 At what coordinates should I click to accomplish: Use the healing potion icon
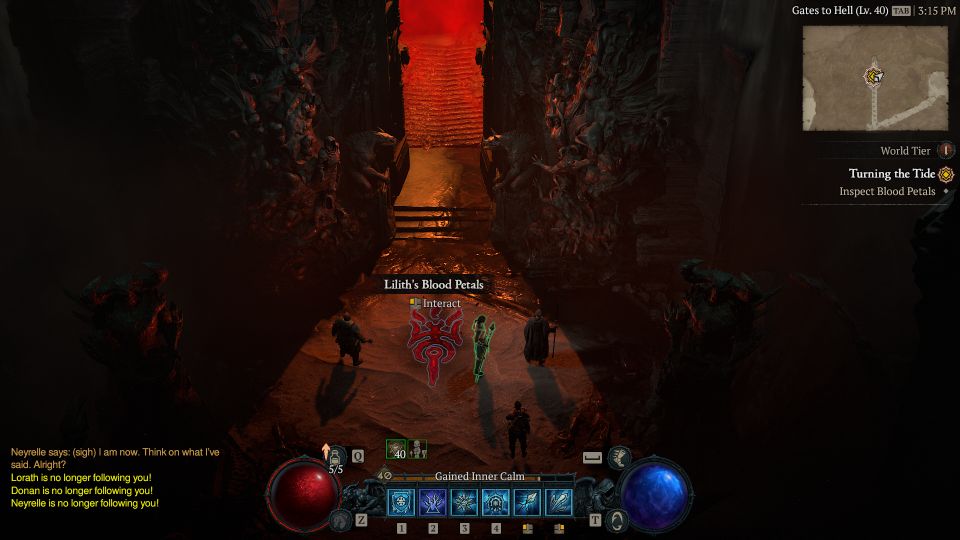coord(337,456)
